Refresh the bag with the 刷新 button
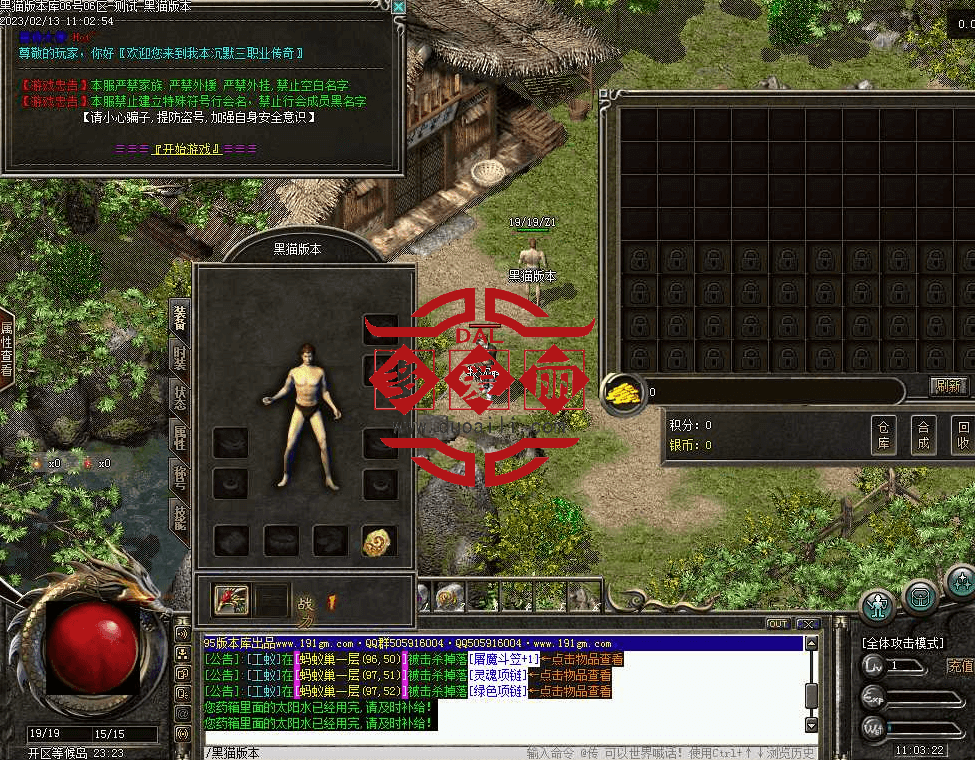The width and height of the screenshot is (975, 760). click(948, 386)
